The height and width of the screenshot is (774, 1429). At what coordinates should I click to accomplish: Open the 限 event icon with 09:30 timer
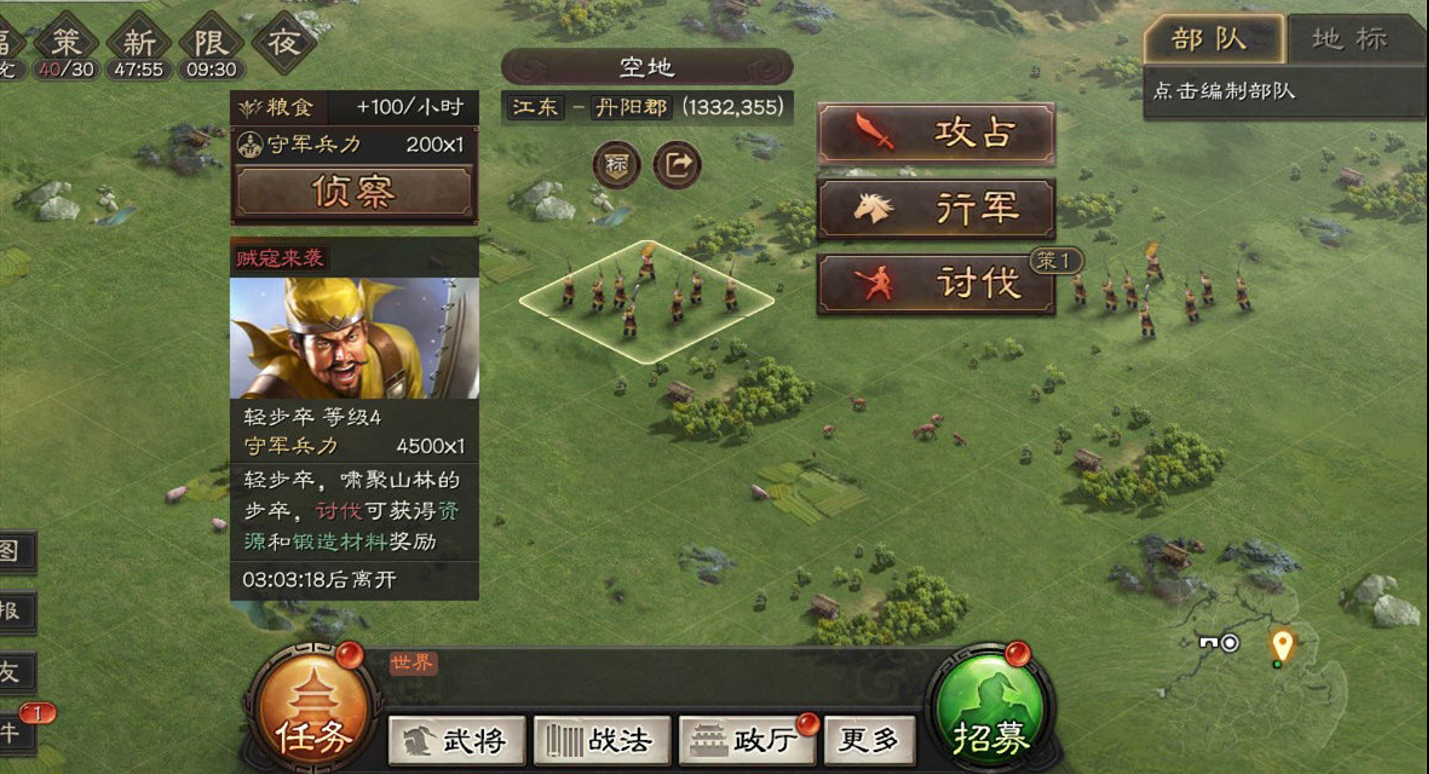pyautogui.click(x=212, y=38)
